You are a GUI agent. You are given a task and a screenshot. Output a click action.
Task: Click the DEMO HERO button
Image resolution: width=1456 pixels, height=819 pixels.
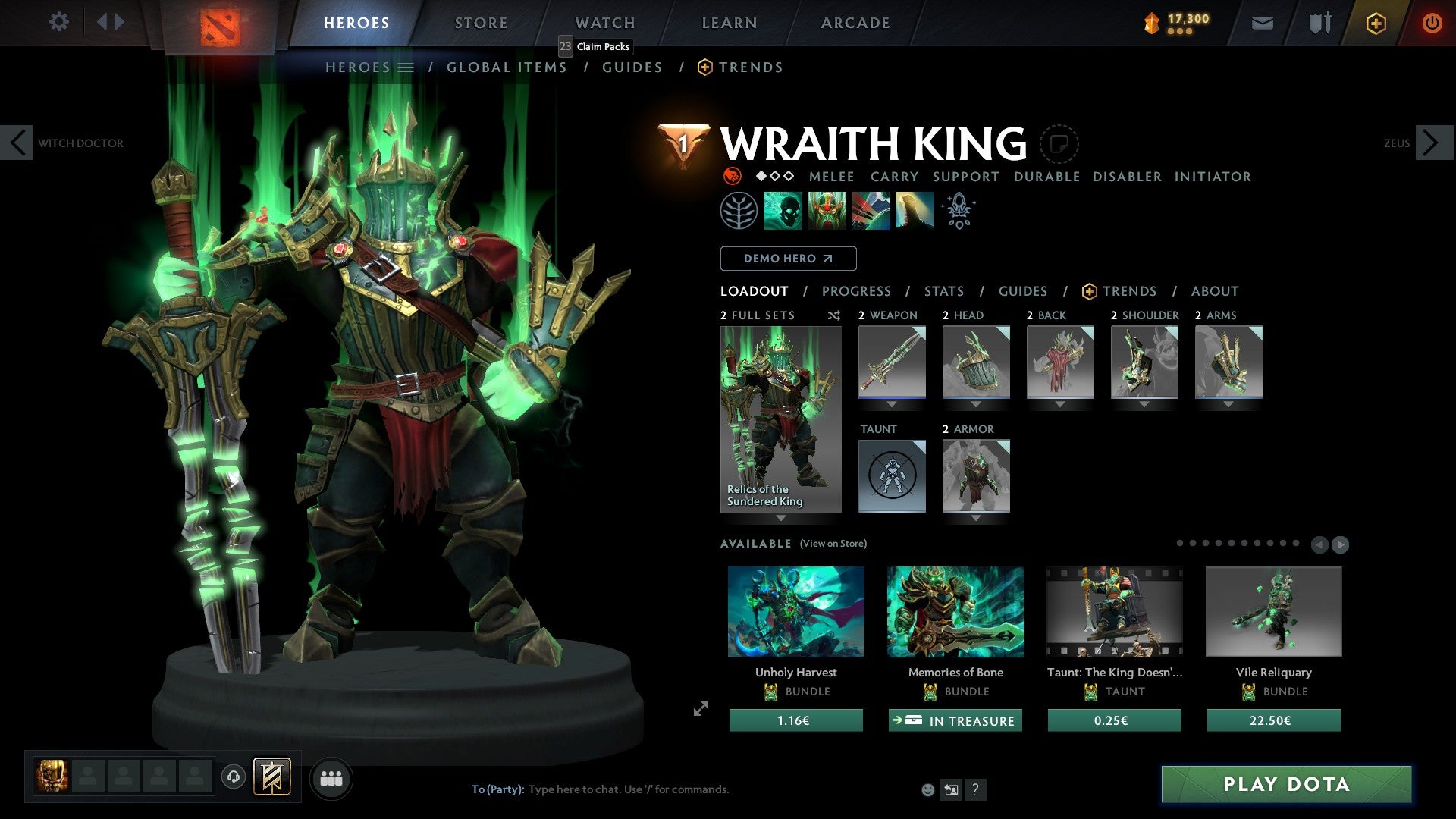tap(788, 259)
